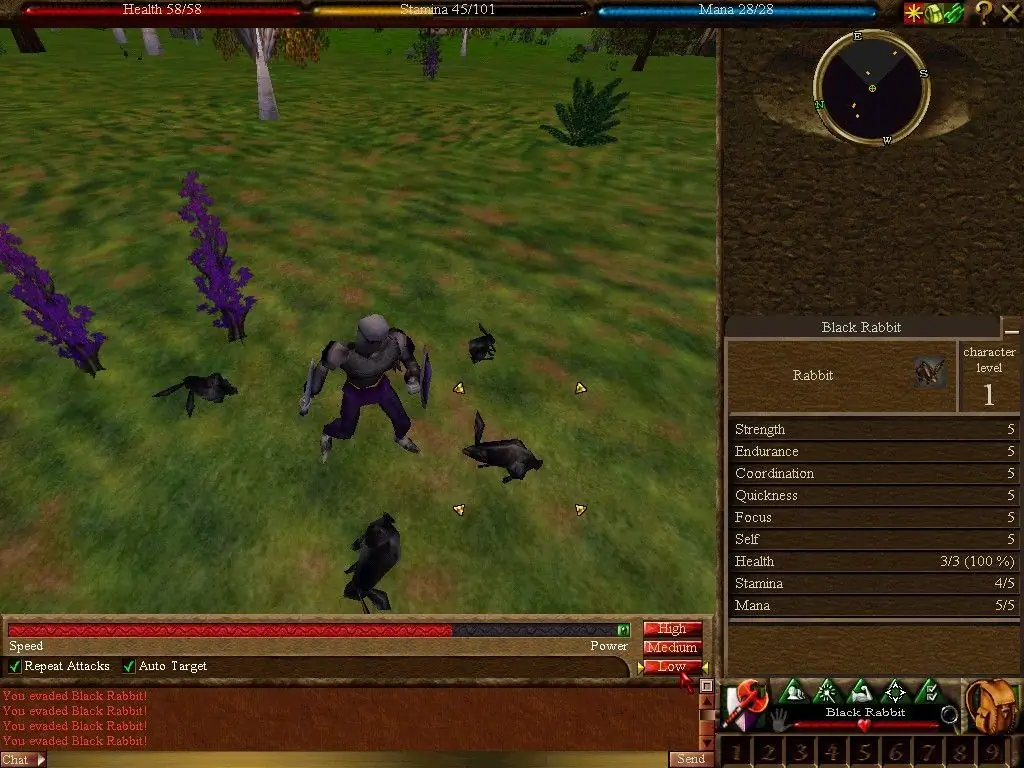Open the Chat options button
Image resolution: width=1024 pixels, height=768 pixels.
[x=22, y=760]
